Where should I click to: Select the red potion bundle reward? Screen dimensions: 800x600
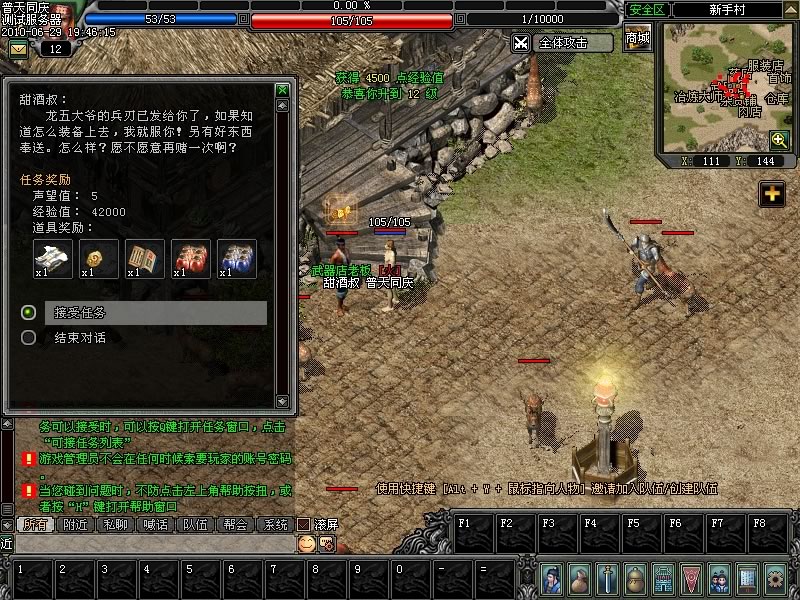pos(191,258)
